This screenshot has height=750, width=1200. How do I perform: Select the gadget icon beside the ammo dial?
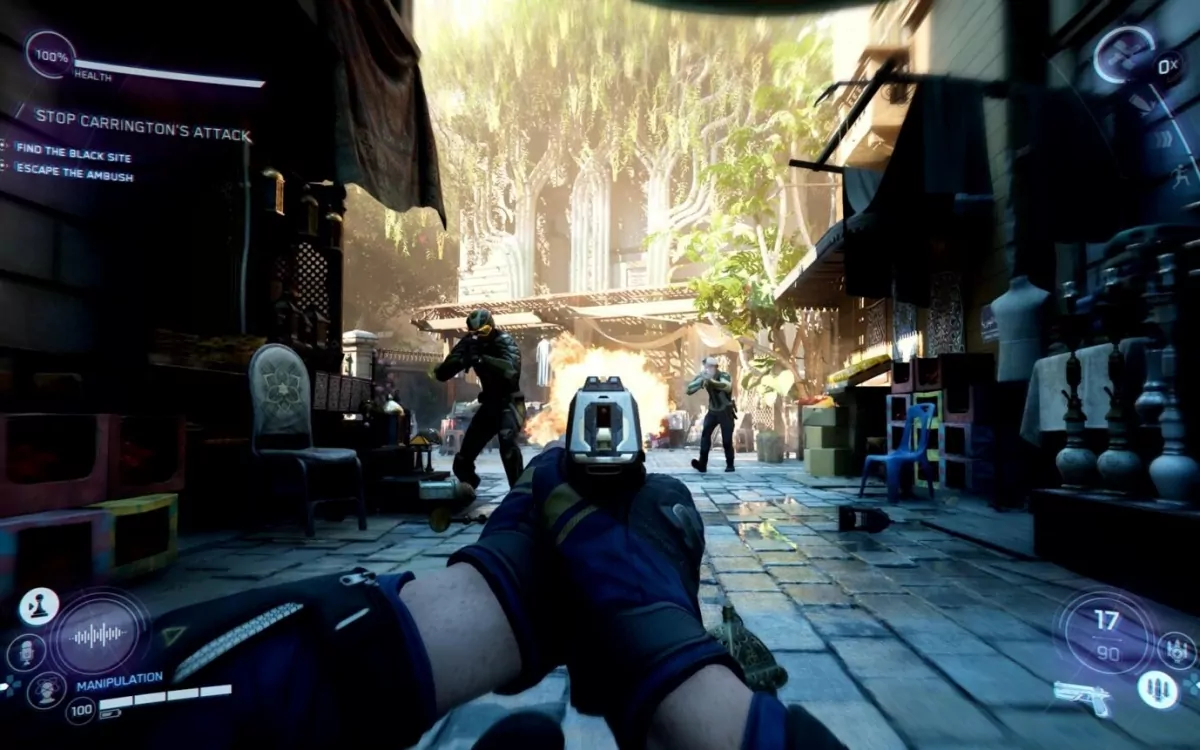[x=1177, y=649]
